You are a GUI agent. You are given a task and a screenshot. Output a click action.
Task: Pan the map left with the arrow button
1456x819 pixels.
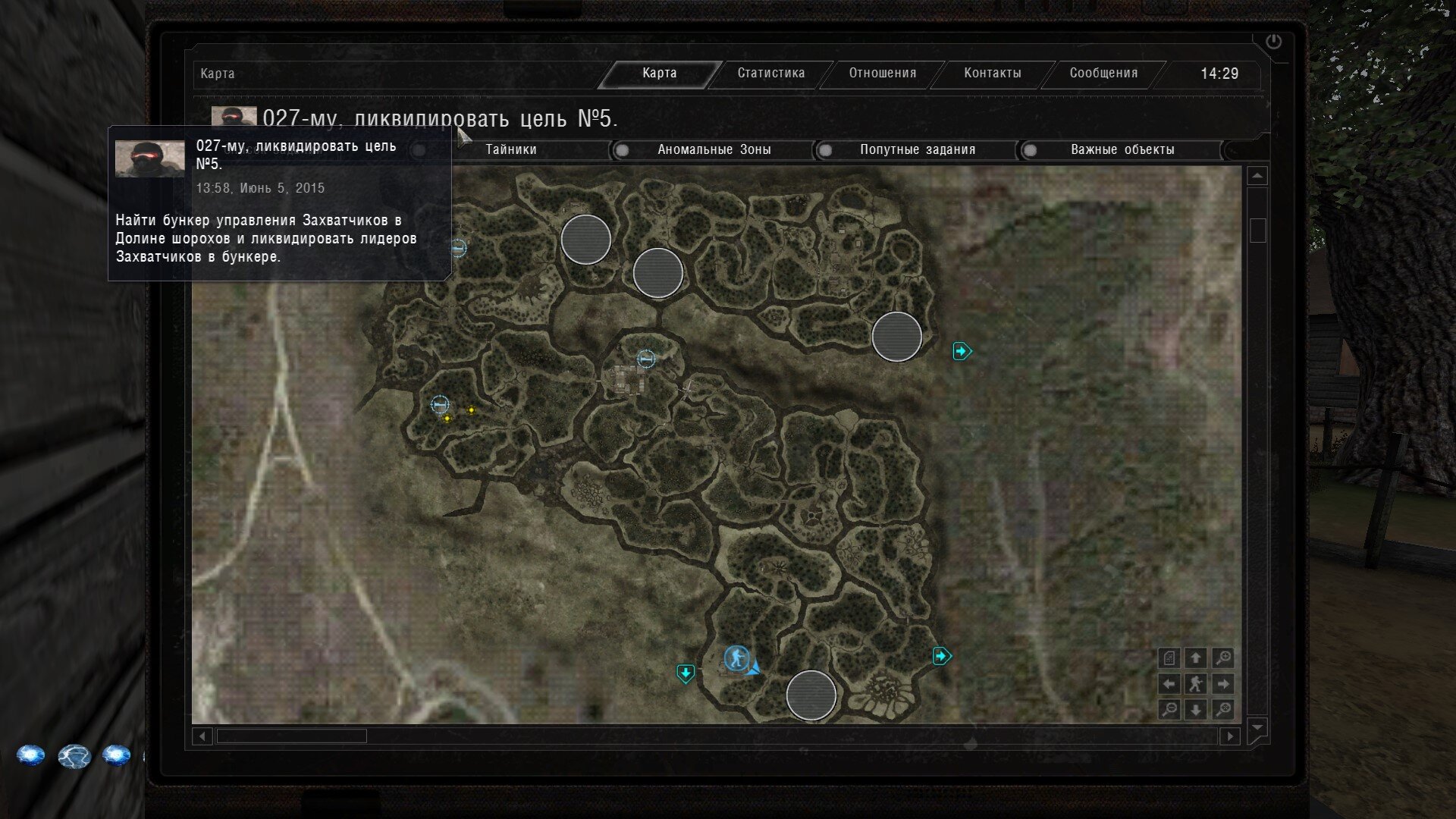tap(1169, 684)
